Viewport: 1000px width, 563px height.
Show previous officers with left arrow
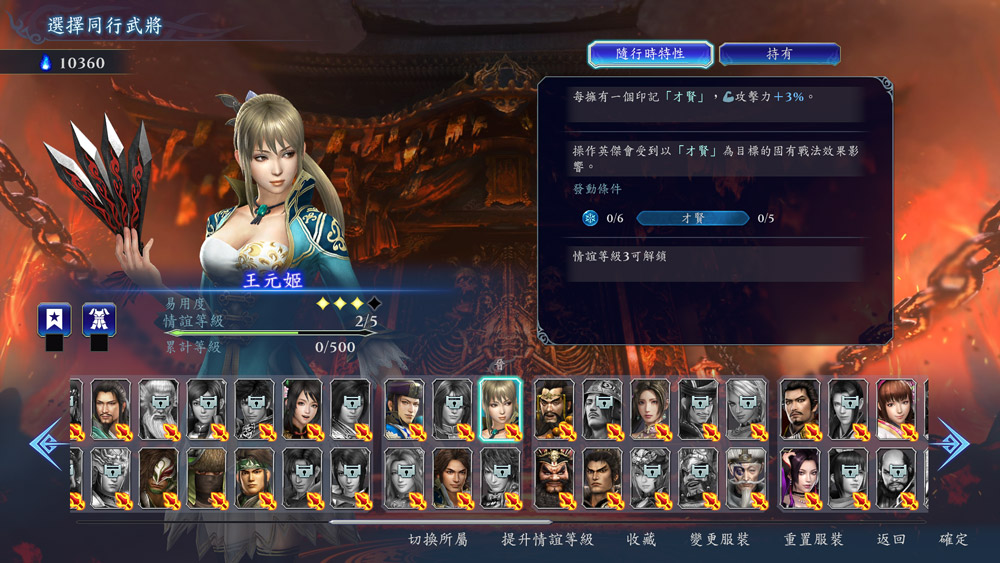[x=47, y=443]
